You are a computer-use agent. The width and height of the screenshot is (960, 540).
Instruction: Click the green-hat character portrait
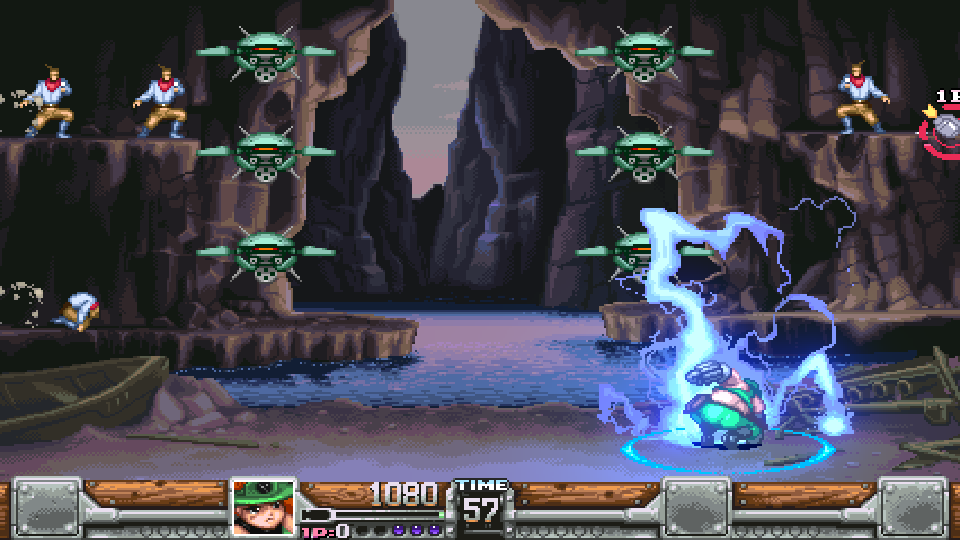[x=263, y=508]
